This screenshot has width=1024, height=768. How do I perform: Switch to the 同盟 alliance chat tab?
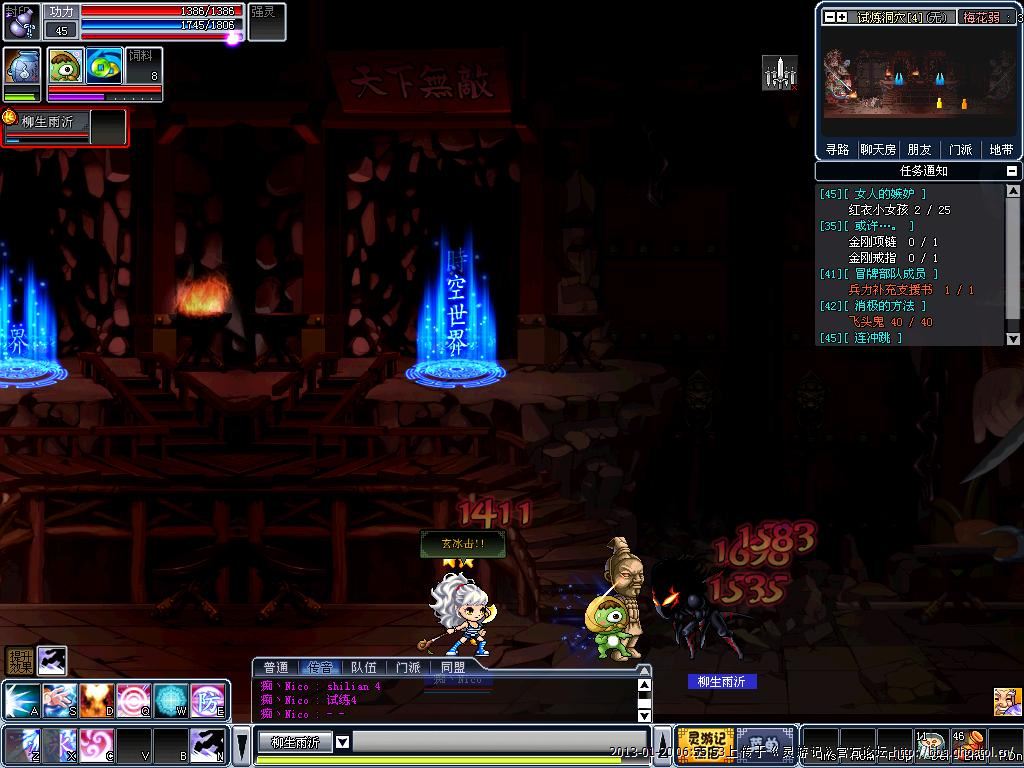coord(453,667)
